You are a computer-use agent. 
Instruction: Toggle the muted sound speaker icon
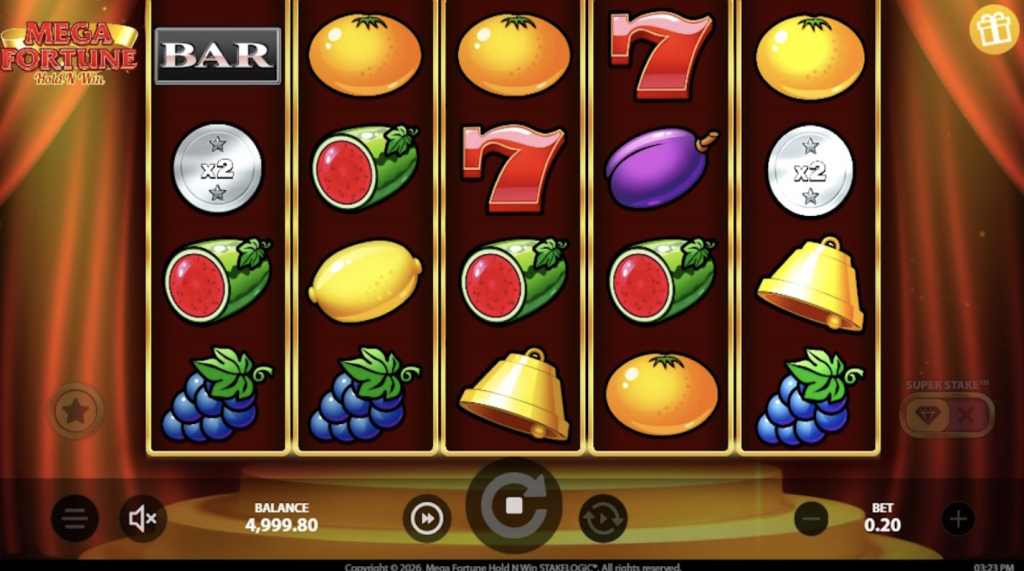(143, 518)
